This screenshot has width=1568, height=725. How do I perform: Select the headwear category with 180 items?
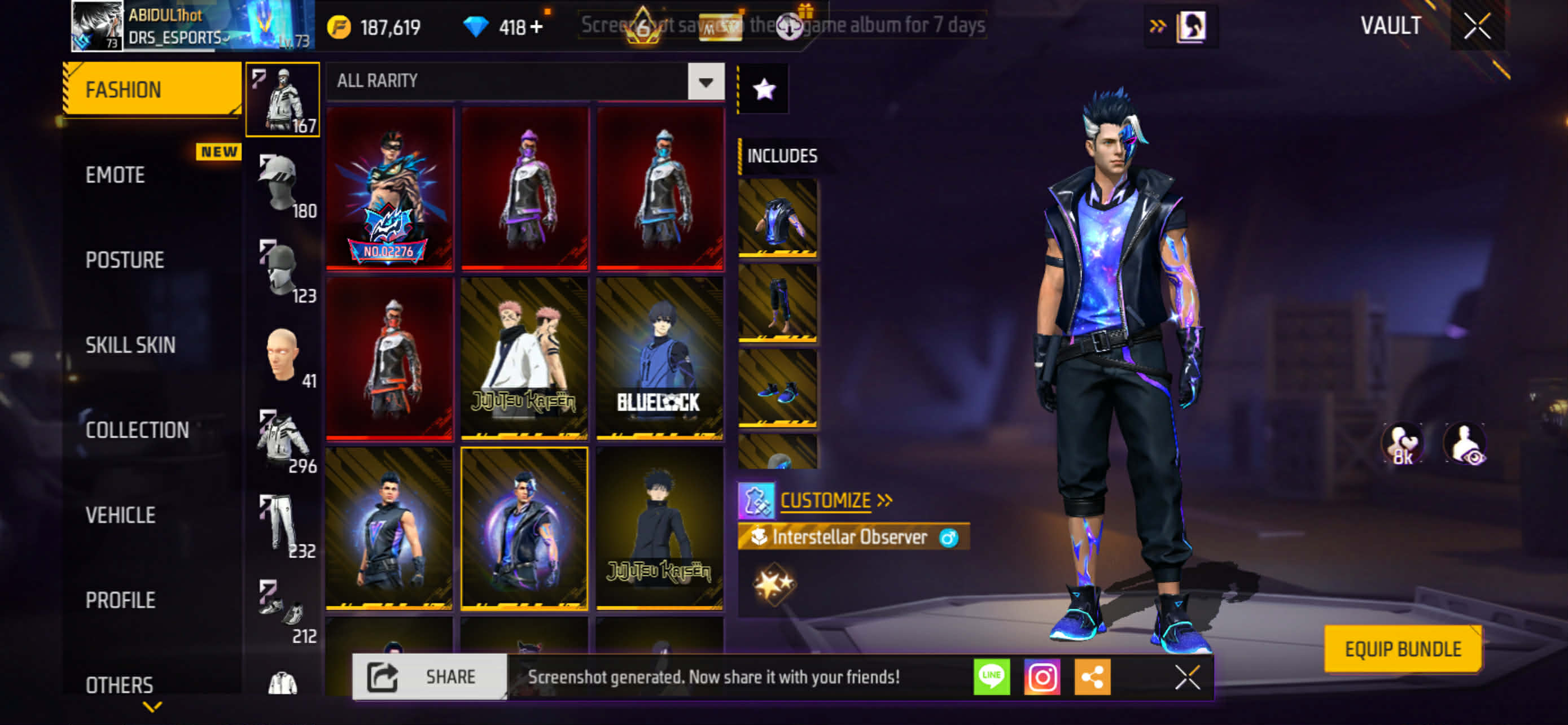point(283,185)
